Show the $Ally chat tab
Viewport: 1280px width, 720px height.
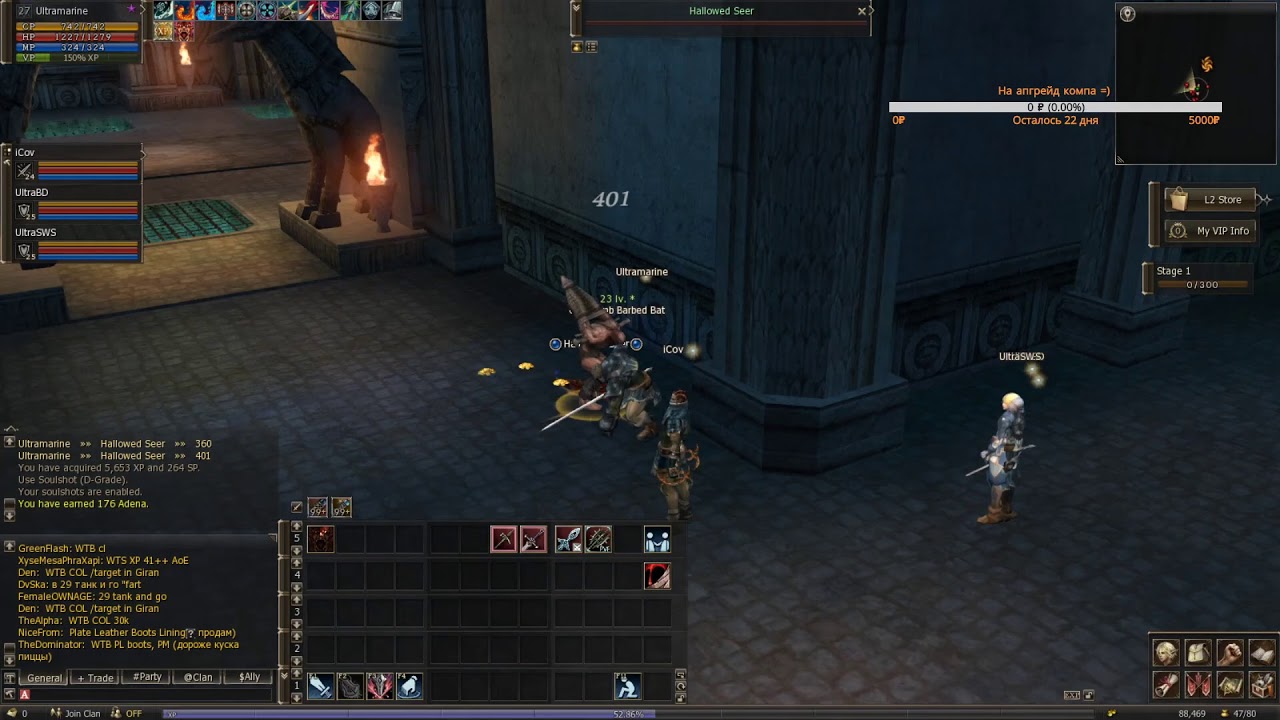click(249, 677)
